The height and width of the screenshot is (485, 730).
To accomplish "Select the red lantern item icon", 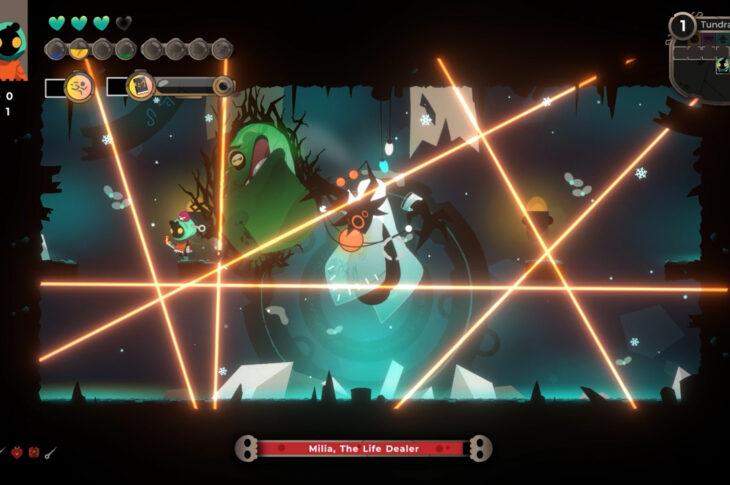I will pos(32,453).
